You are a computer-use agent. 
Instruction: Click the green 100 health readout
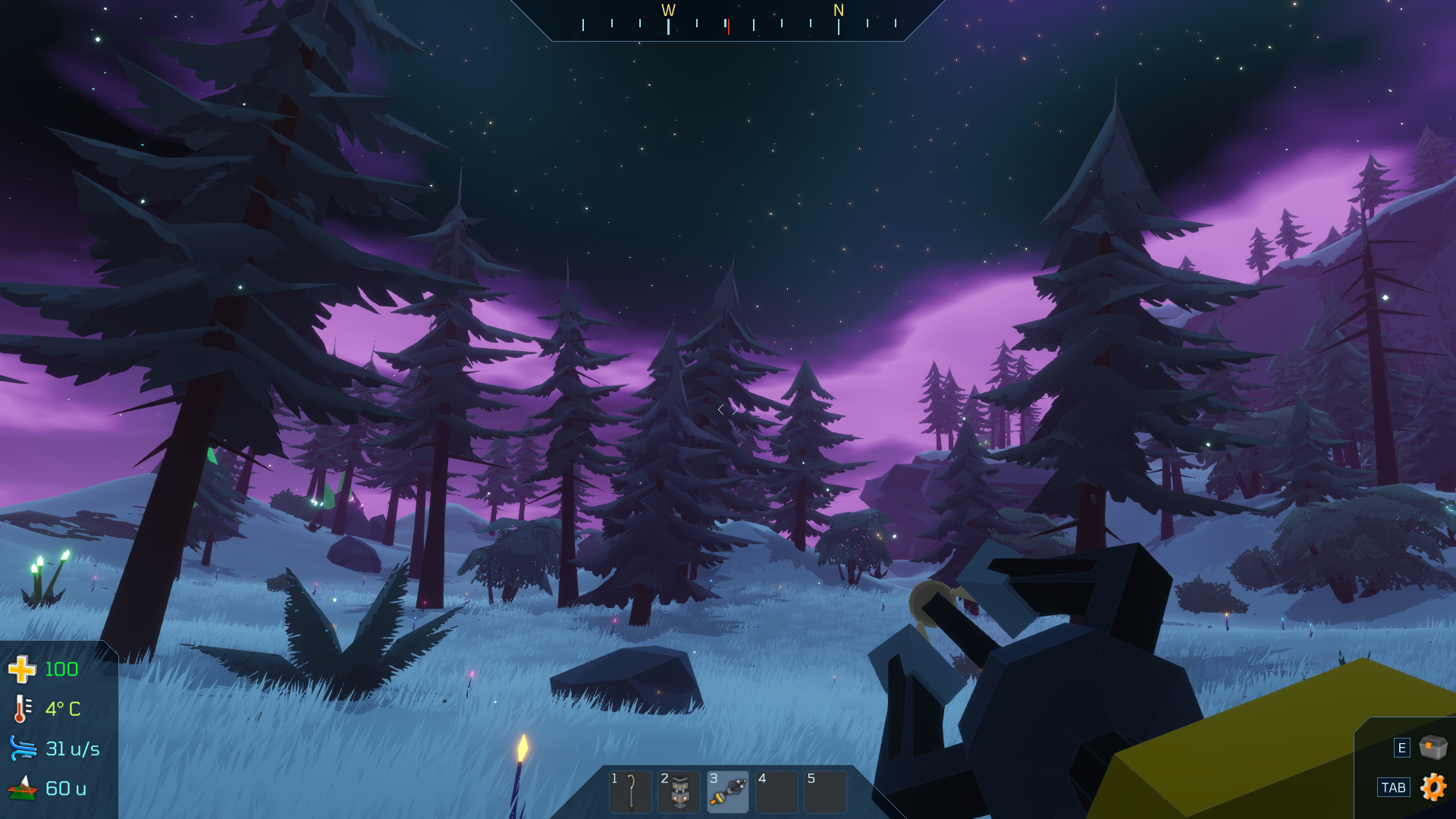pyautogui.click(x=61, y=669)
